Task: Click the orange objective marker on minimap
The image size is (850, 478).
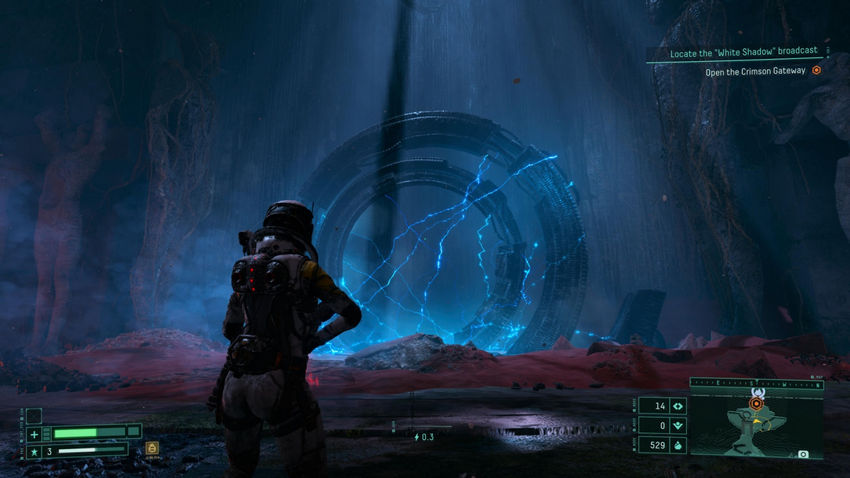Action: [x=756, y=403]
